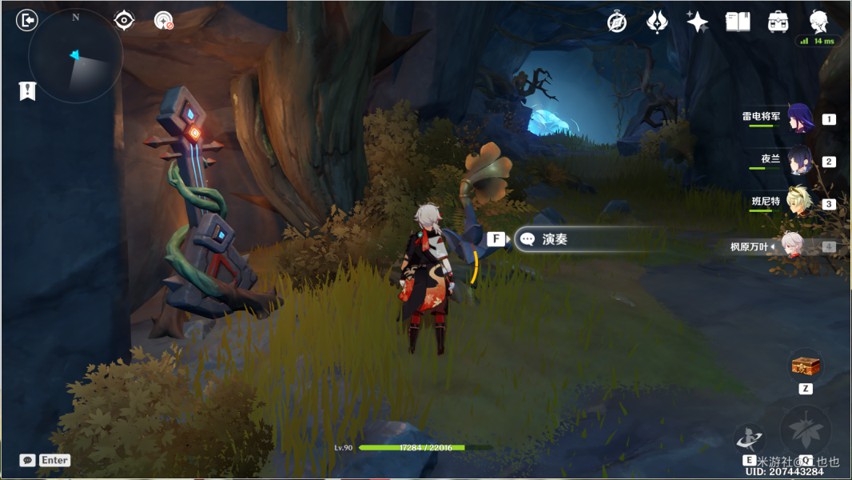This screenshot has height=480, width=852.
Task: Activate the maple leaf elemental burst
Action: click(805, 430)
